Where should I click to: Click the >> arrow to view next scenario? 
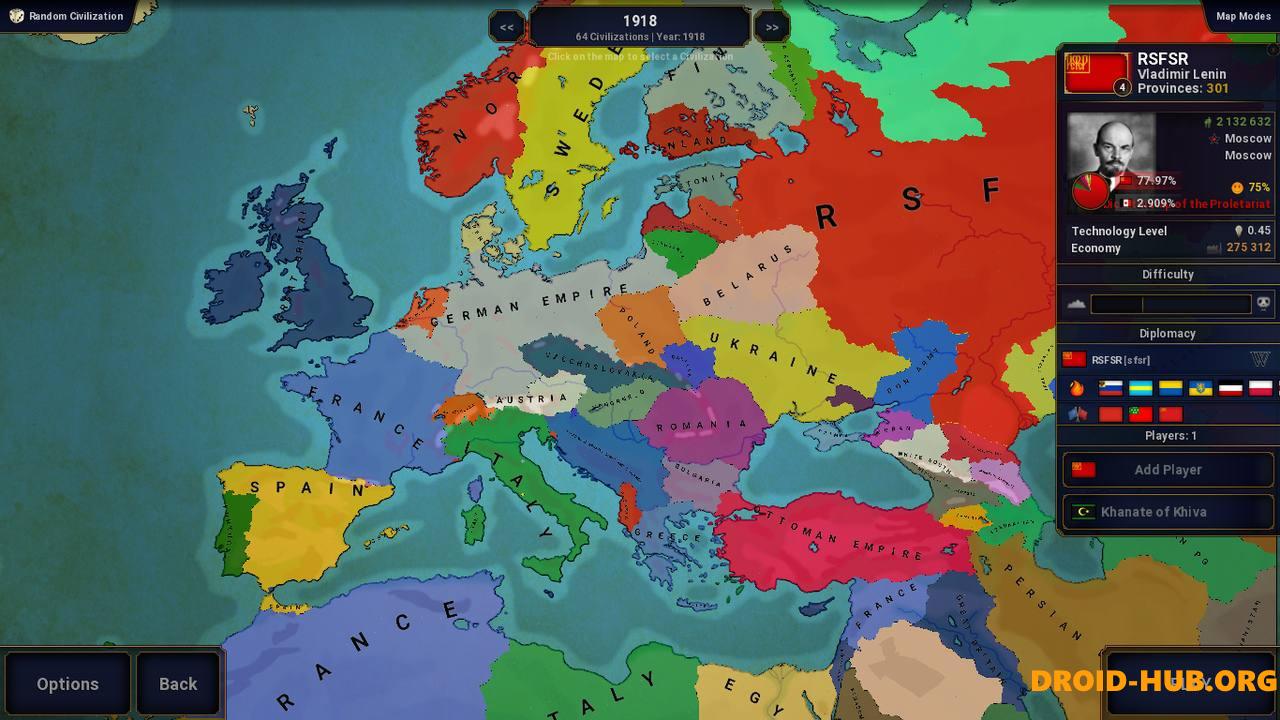point(772,26)
